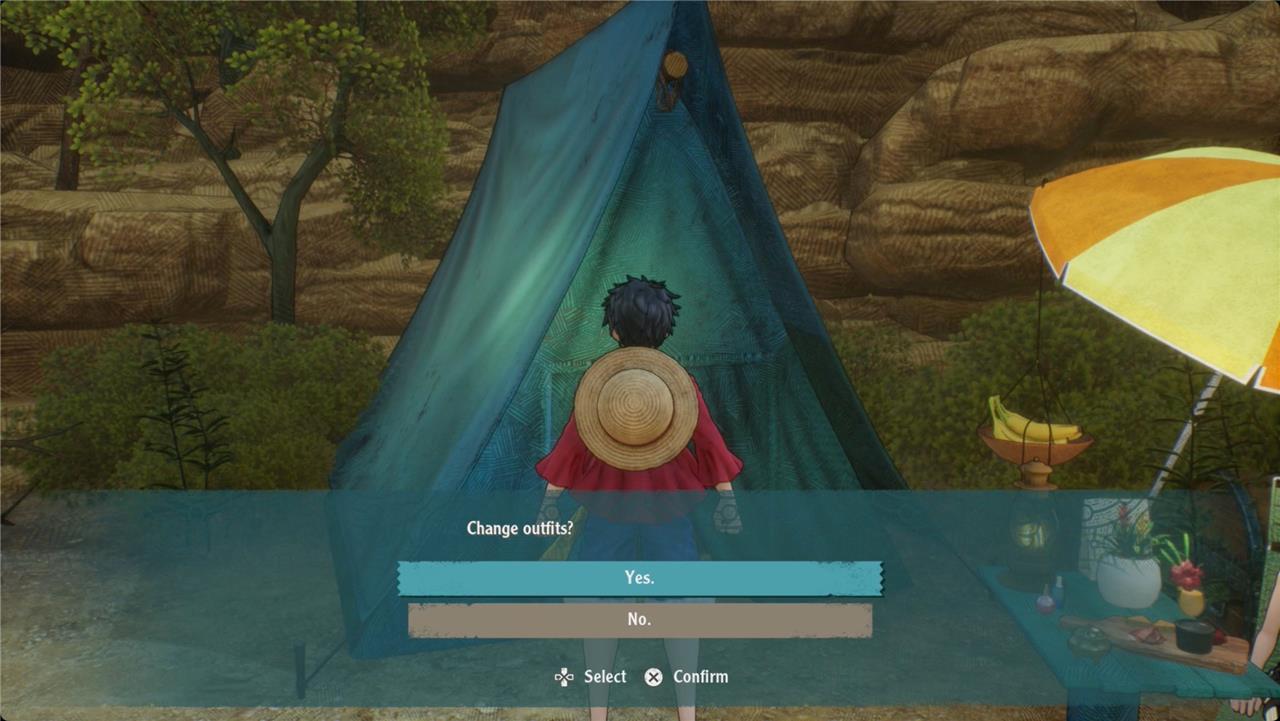The width and height of the screenshot is (1280, 721).
Task: Choose "Yes." to change outfits
Action: tap(640, 578)
